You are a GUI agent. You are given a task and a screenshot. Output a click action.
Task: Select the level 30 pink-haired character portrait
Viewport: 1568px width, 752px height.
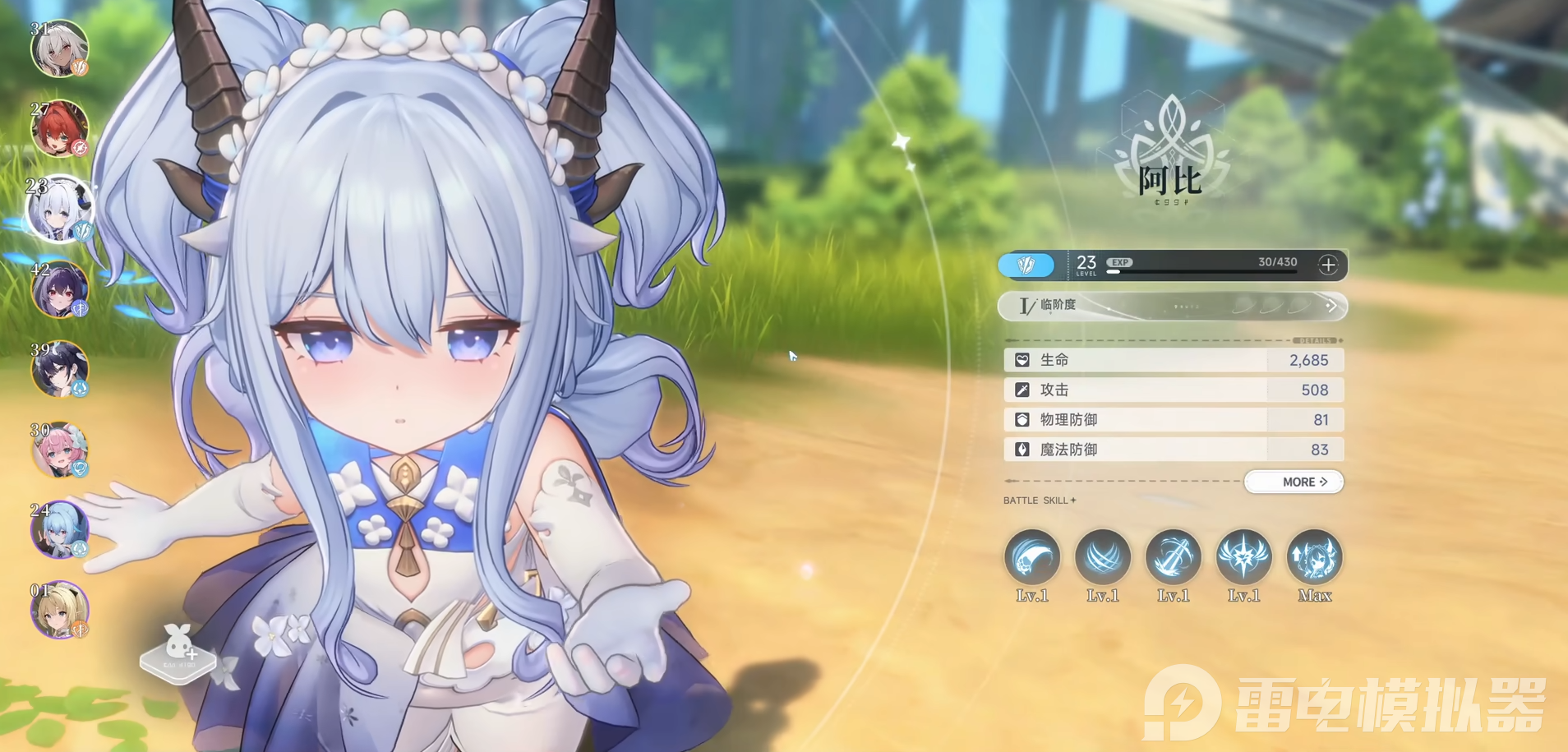tap(59, 450)
